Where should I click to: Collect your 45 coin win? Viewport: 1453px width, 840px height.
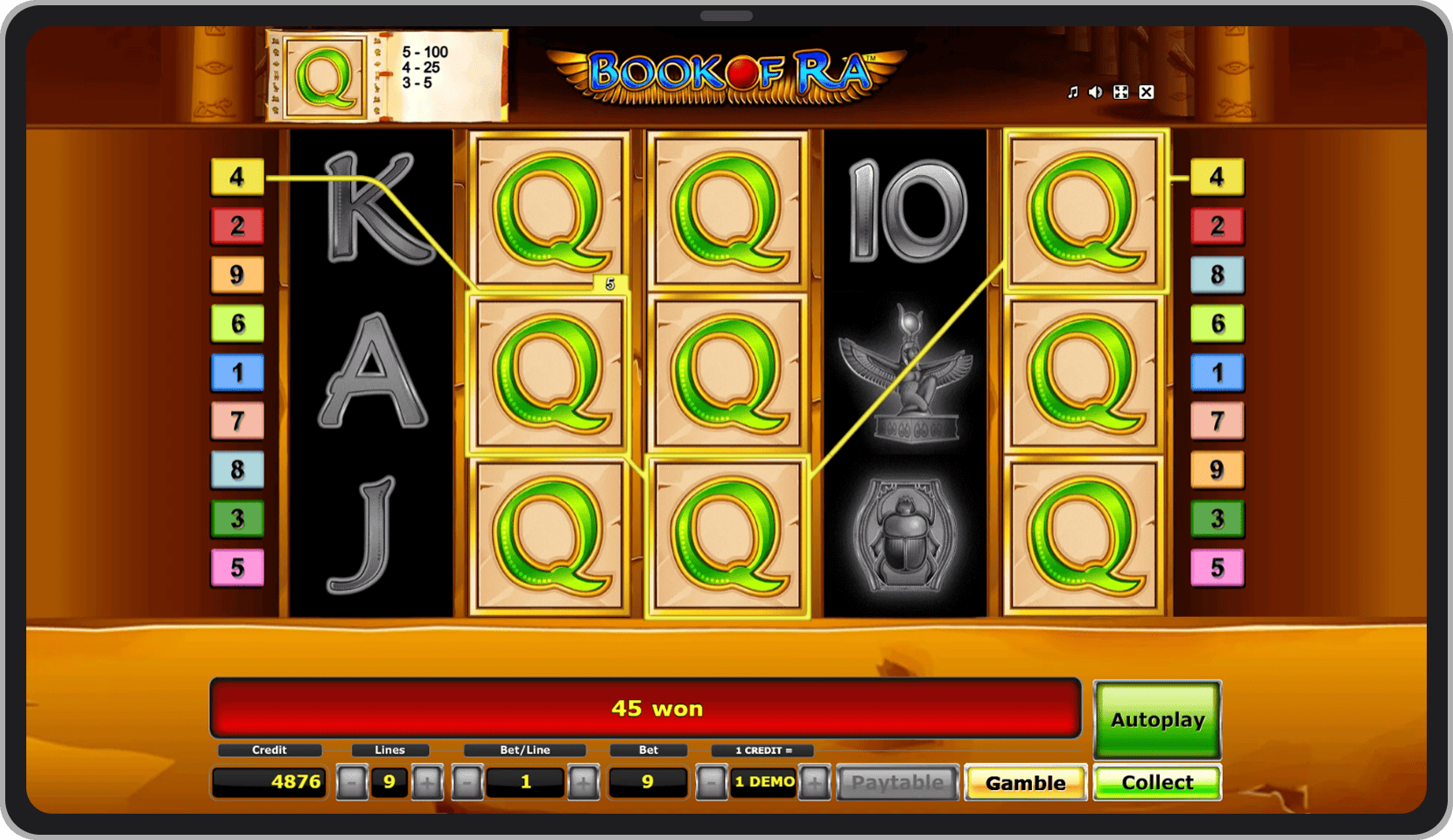tap(1156, 781)
